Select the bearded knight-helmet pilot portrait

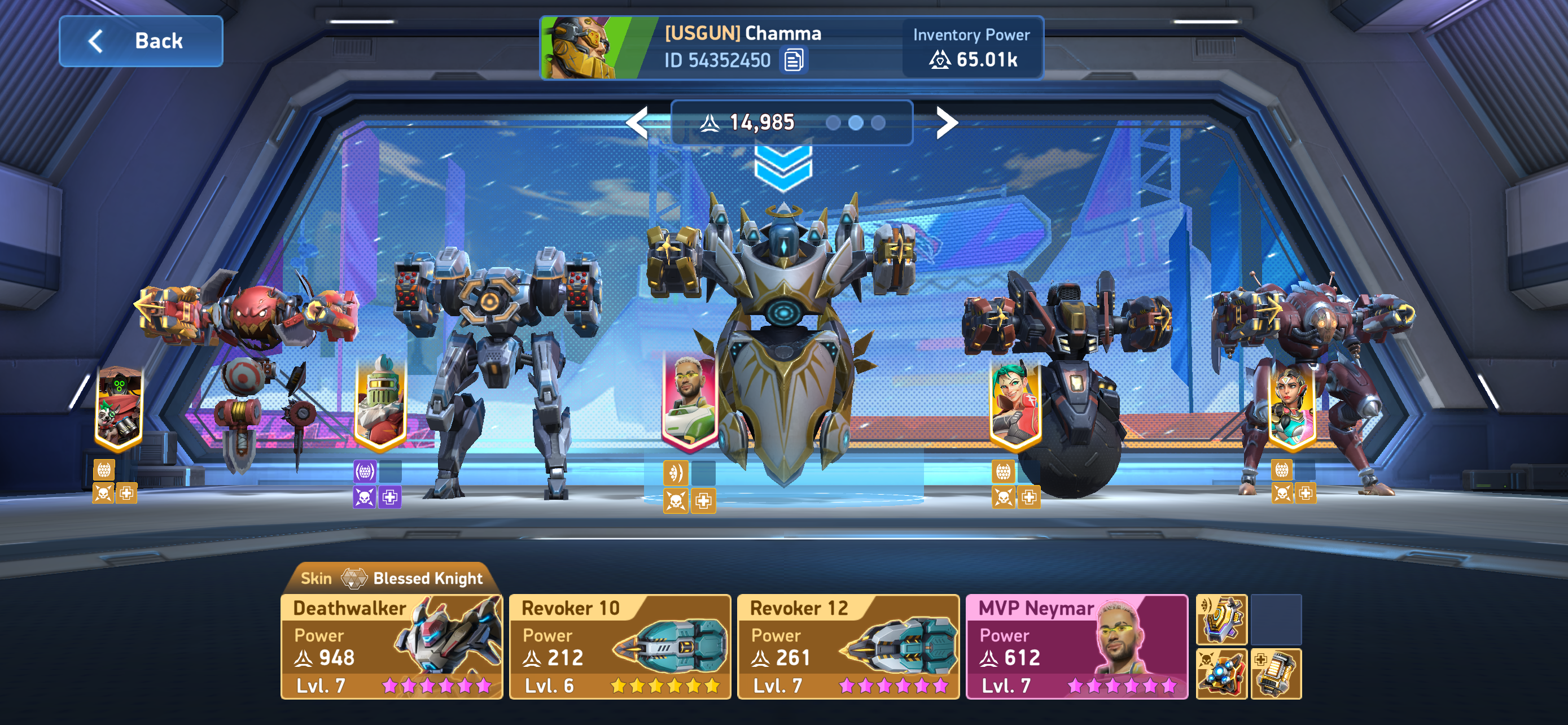point(380,403)
